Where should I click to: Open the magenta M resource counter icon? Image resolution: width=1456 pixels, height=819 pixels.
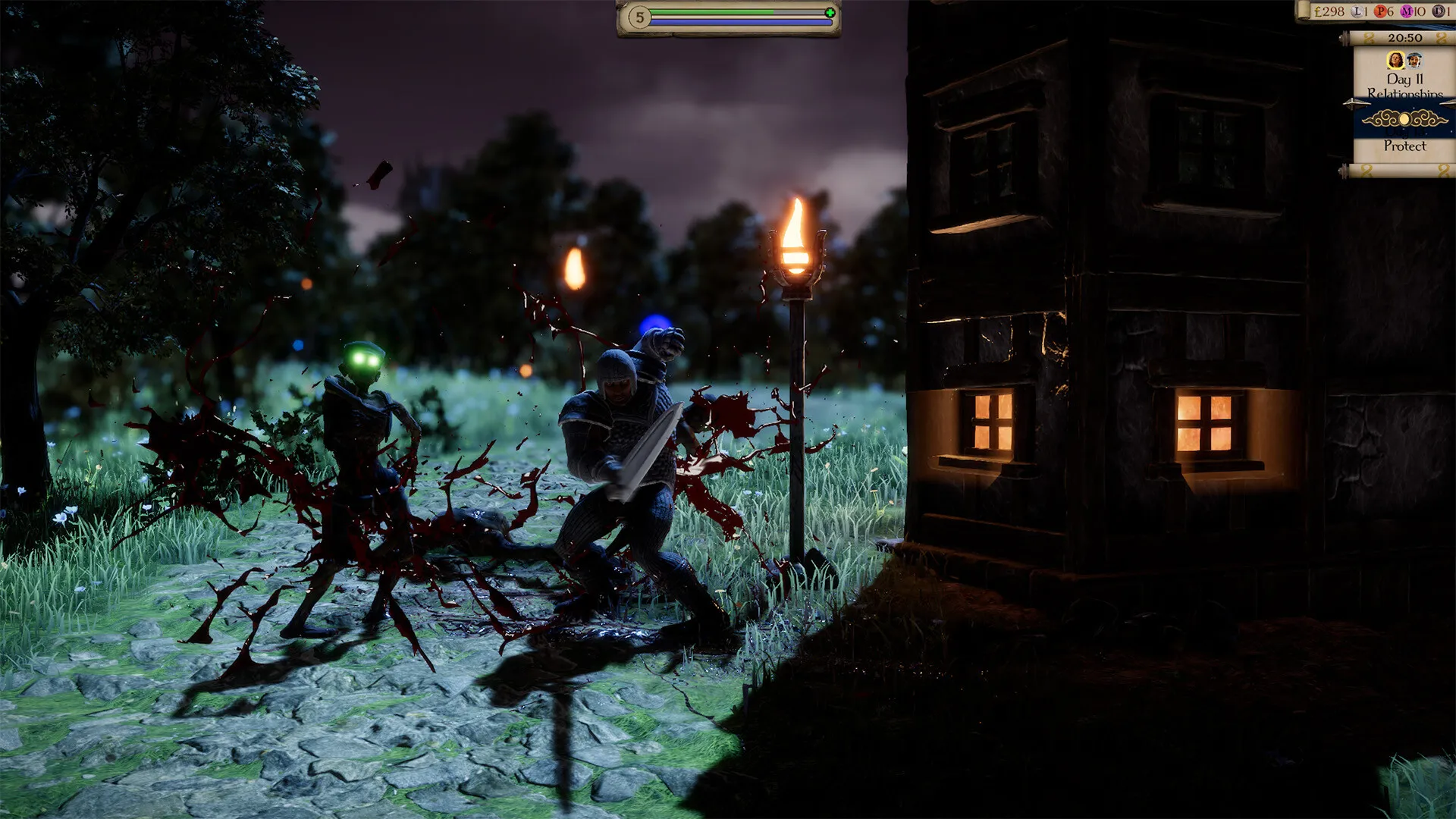coord(1407,11)
